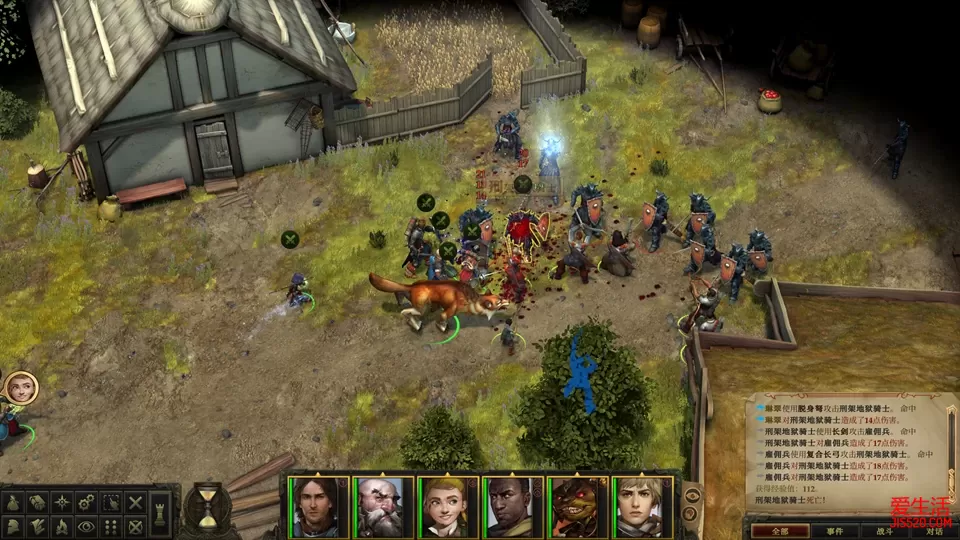Click the compass star icon
This screenshot has width=960, height=540.
pyautogui.click(x=62, y=502)
